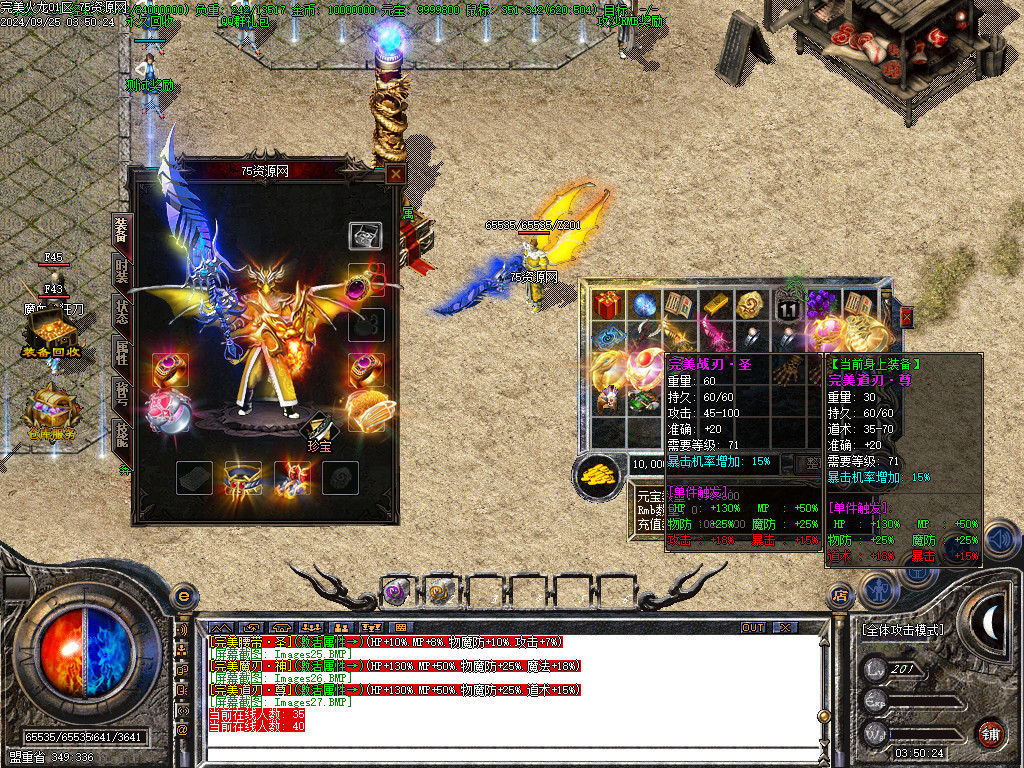Switch to the 时装 tab
The image size is (1024, 768).
click(x=120, y=270)
